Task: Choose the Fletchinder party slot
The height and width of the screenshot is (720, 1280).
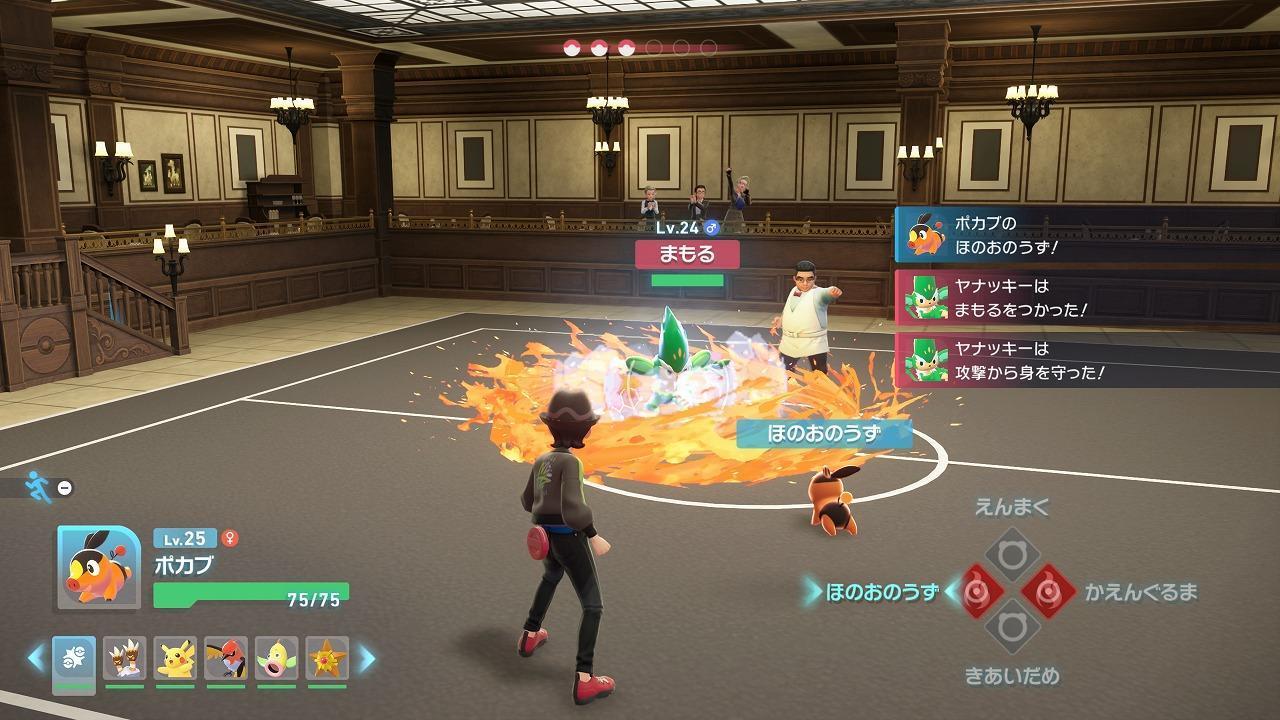Action: [x=226, y=658]
